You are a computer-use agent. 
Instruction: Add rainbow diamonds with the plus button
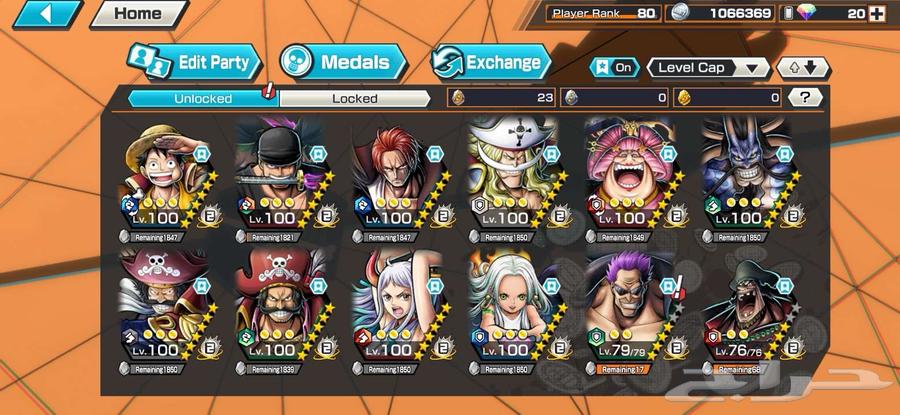point(877,13)
